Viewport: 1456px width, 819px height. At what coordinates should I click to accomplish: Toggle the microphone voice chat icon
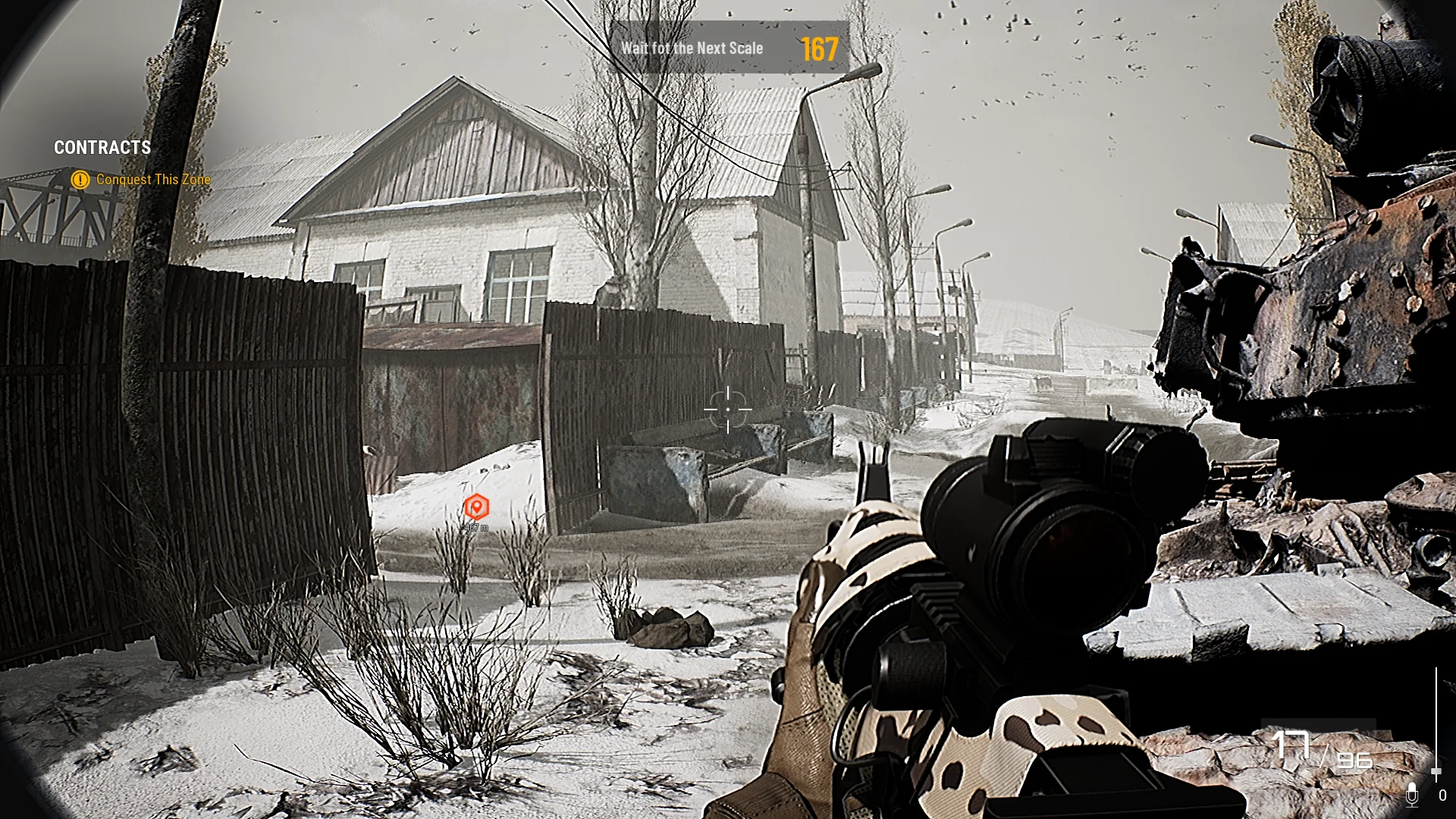[x=1412, y=794]
